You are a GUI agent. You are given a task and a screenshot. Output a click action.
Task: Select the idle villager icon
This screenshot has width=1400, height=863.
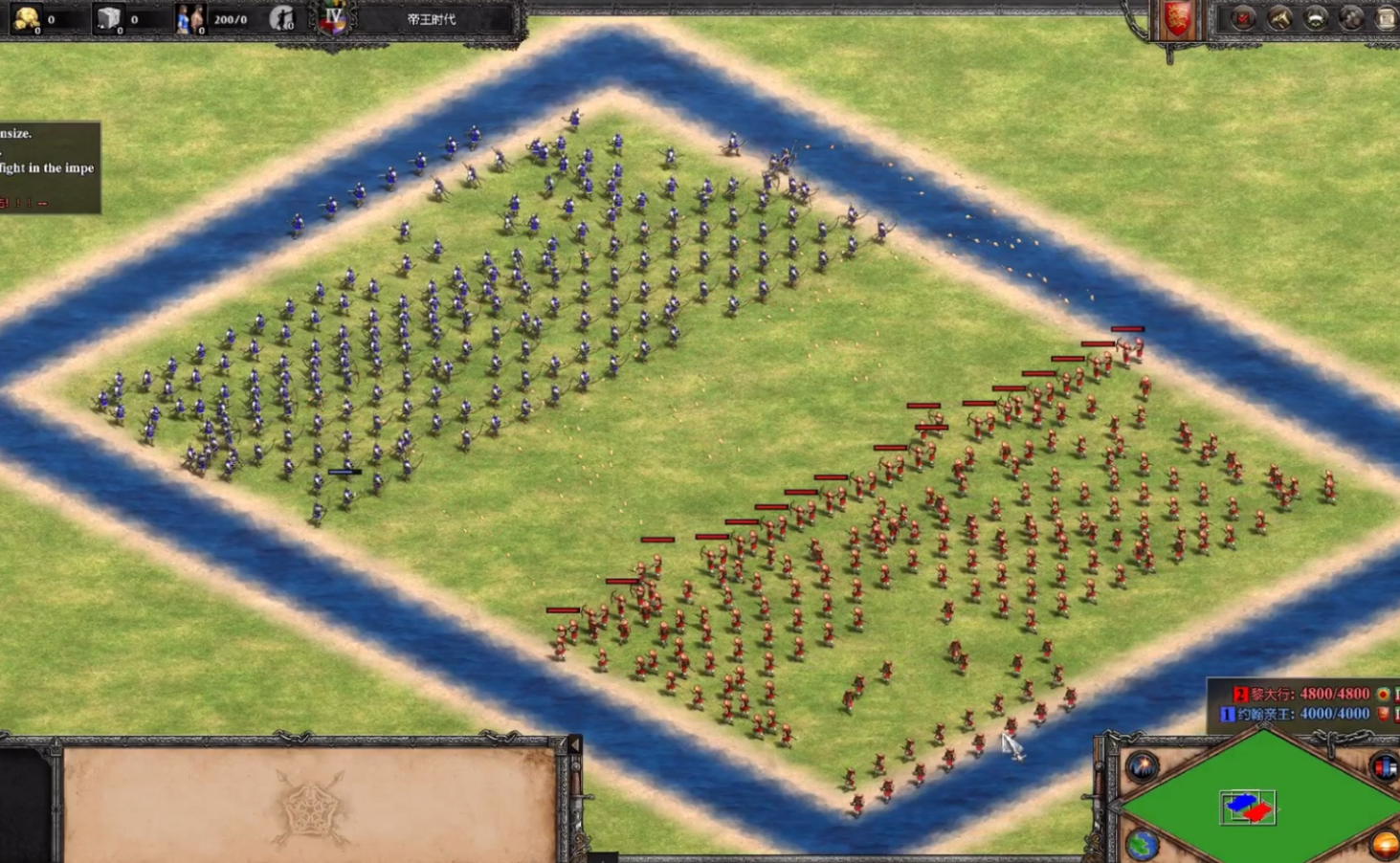282,18
